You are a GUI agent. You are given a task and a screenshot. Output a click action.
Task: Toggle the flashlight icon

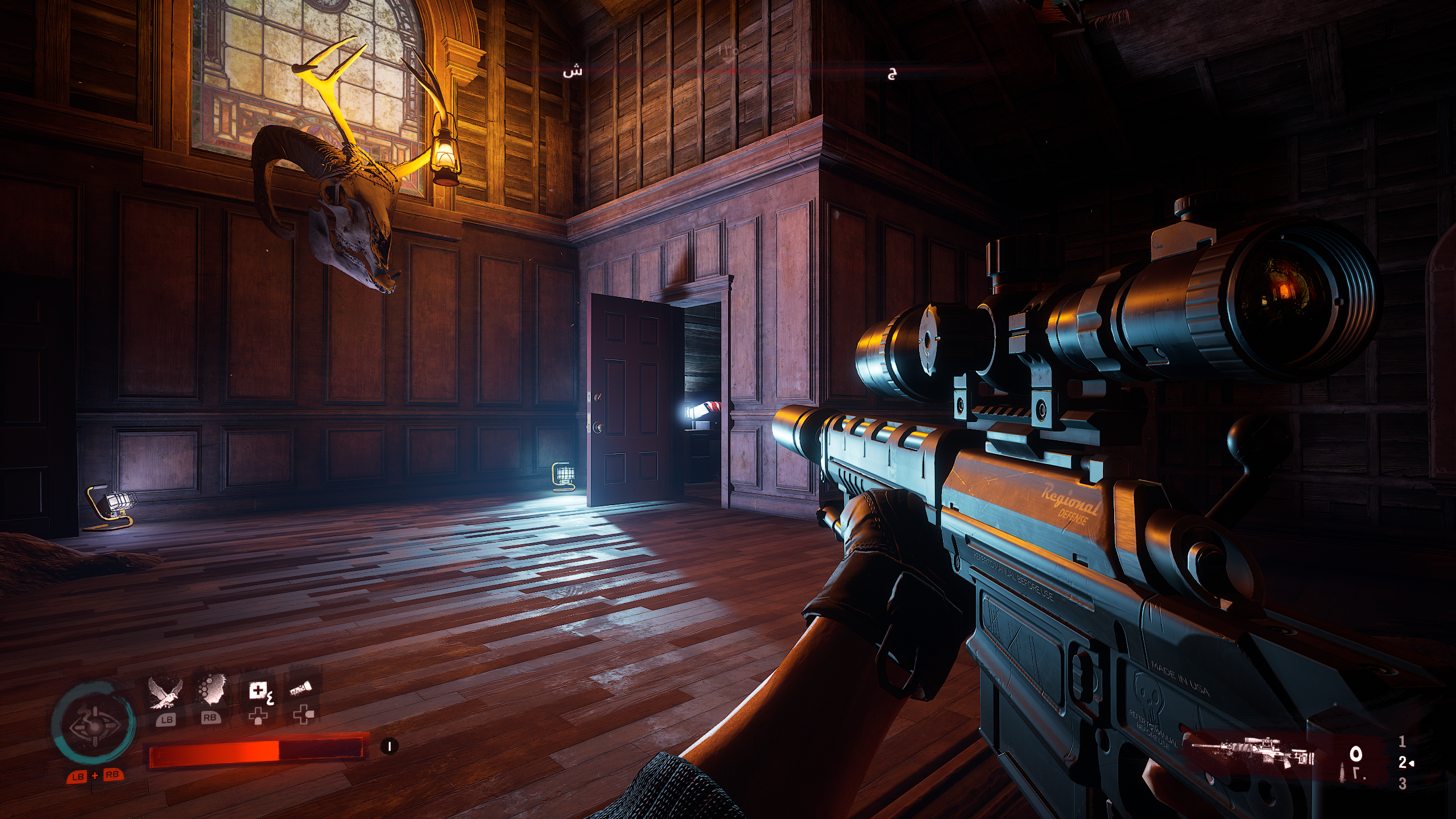coord(301,690)
